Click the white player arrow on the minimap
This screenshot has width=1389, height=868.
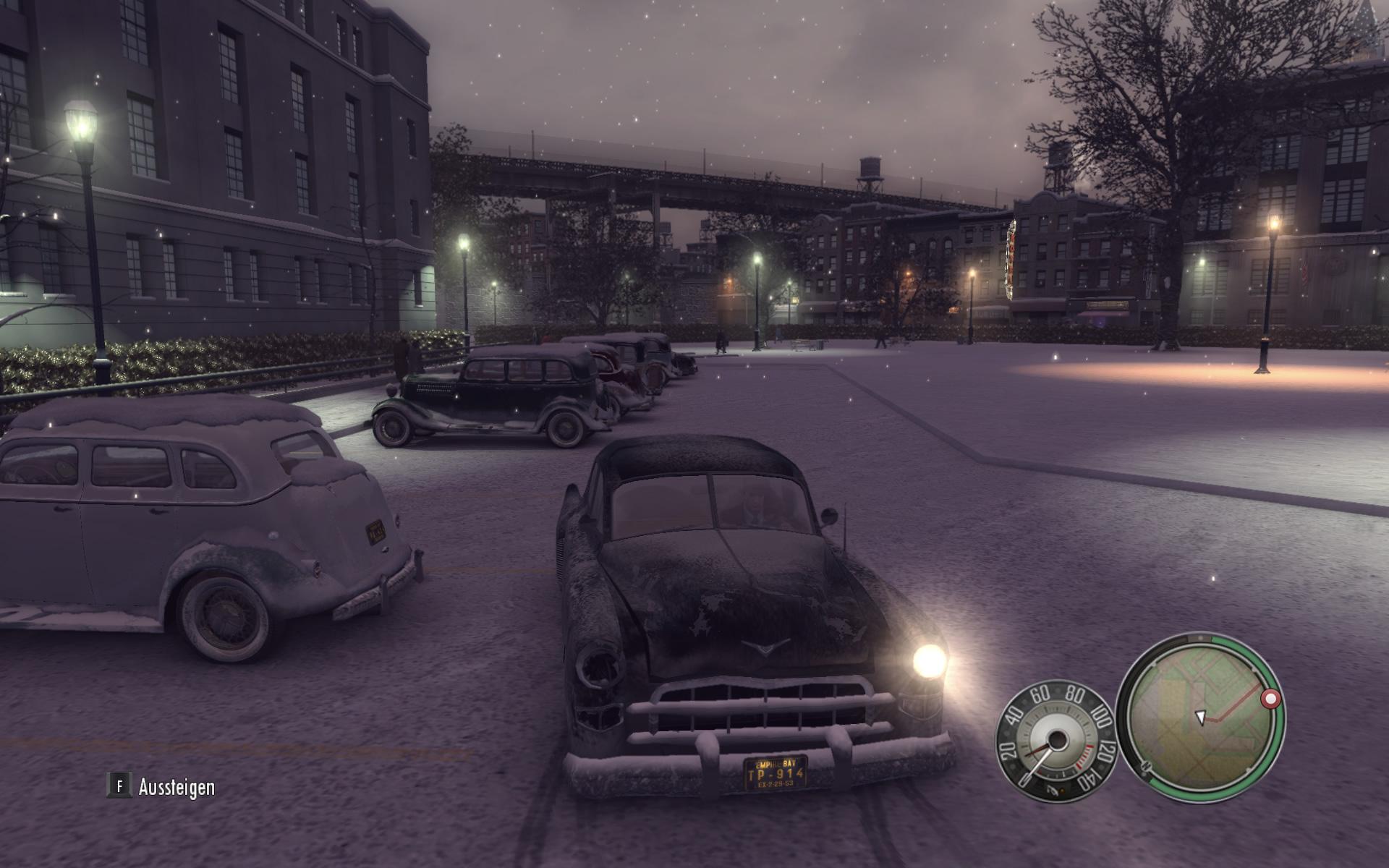(1200, 716)
